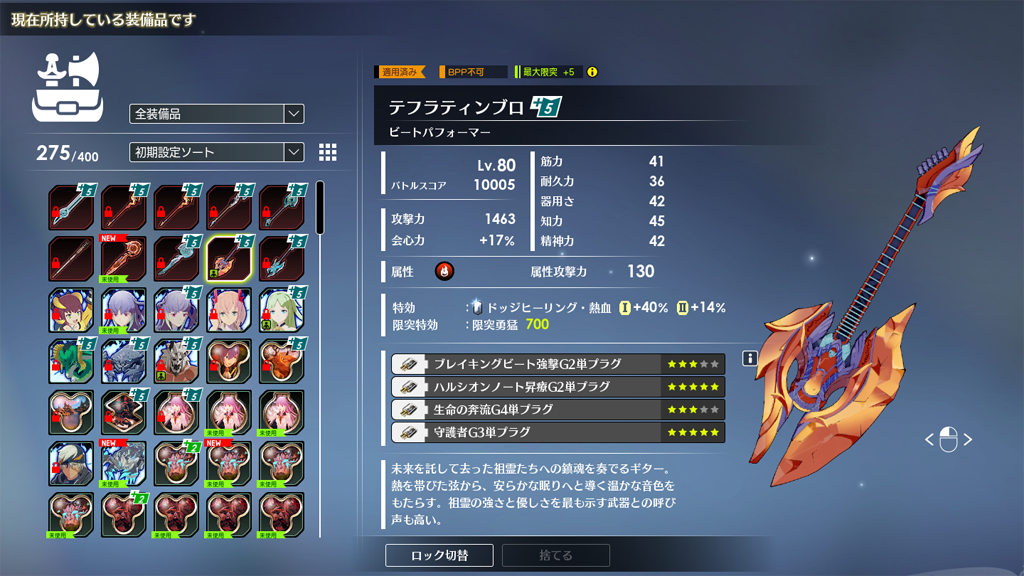
Task: Select the ブレイキングビート強撃G2 plug row
Action: [x=557, y=364]
